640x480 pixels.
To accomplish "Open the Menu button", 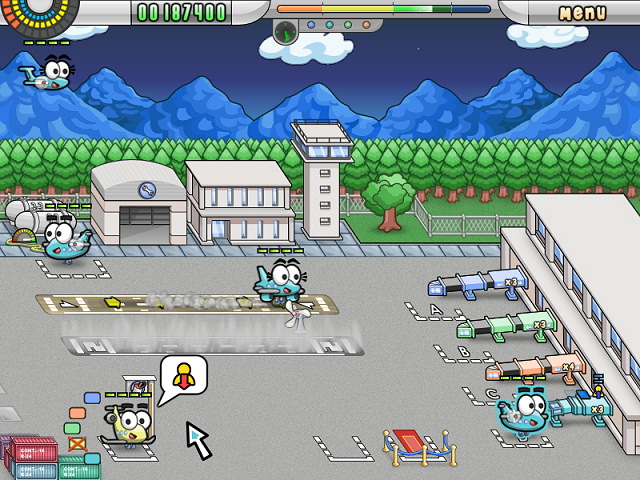I will click(x=582, y=13).
